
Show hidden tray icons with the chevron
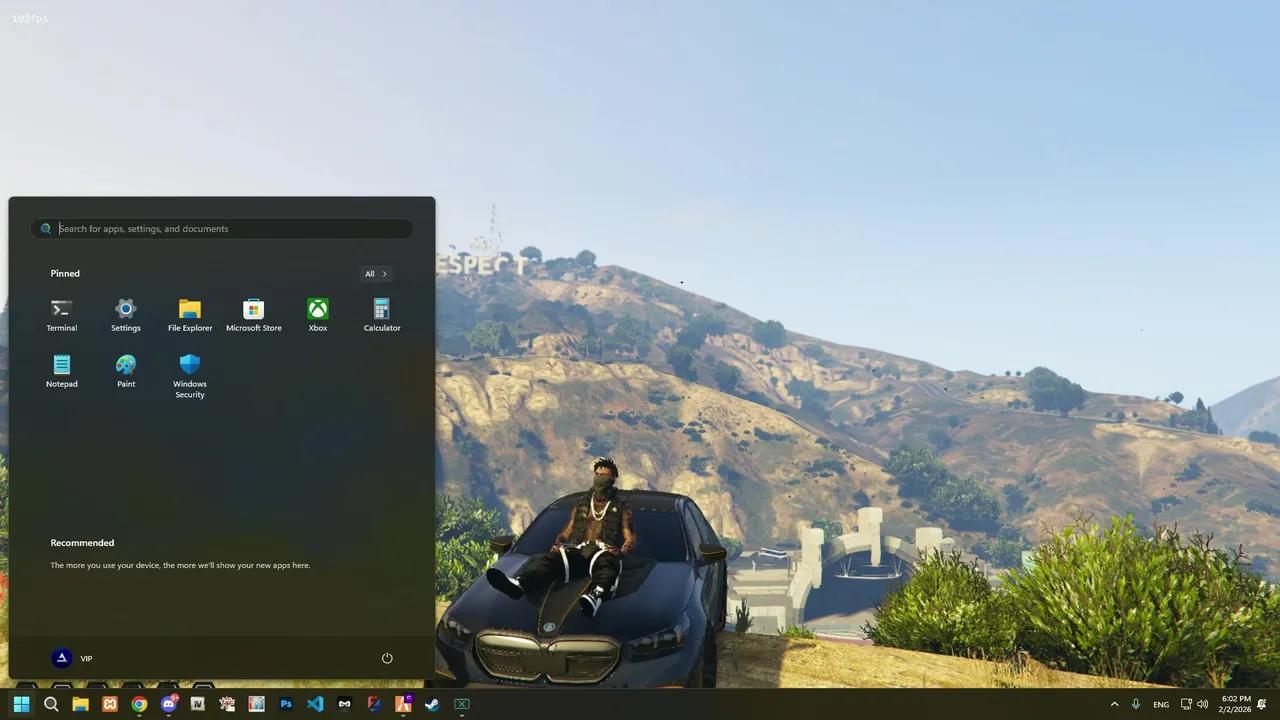click(1114, 704)
